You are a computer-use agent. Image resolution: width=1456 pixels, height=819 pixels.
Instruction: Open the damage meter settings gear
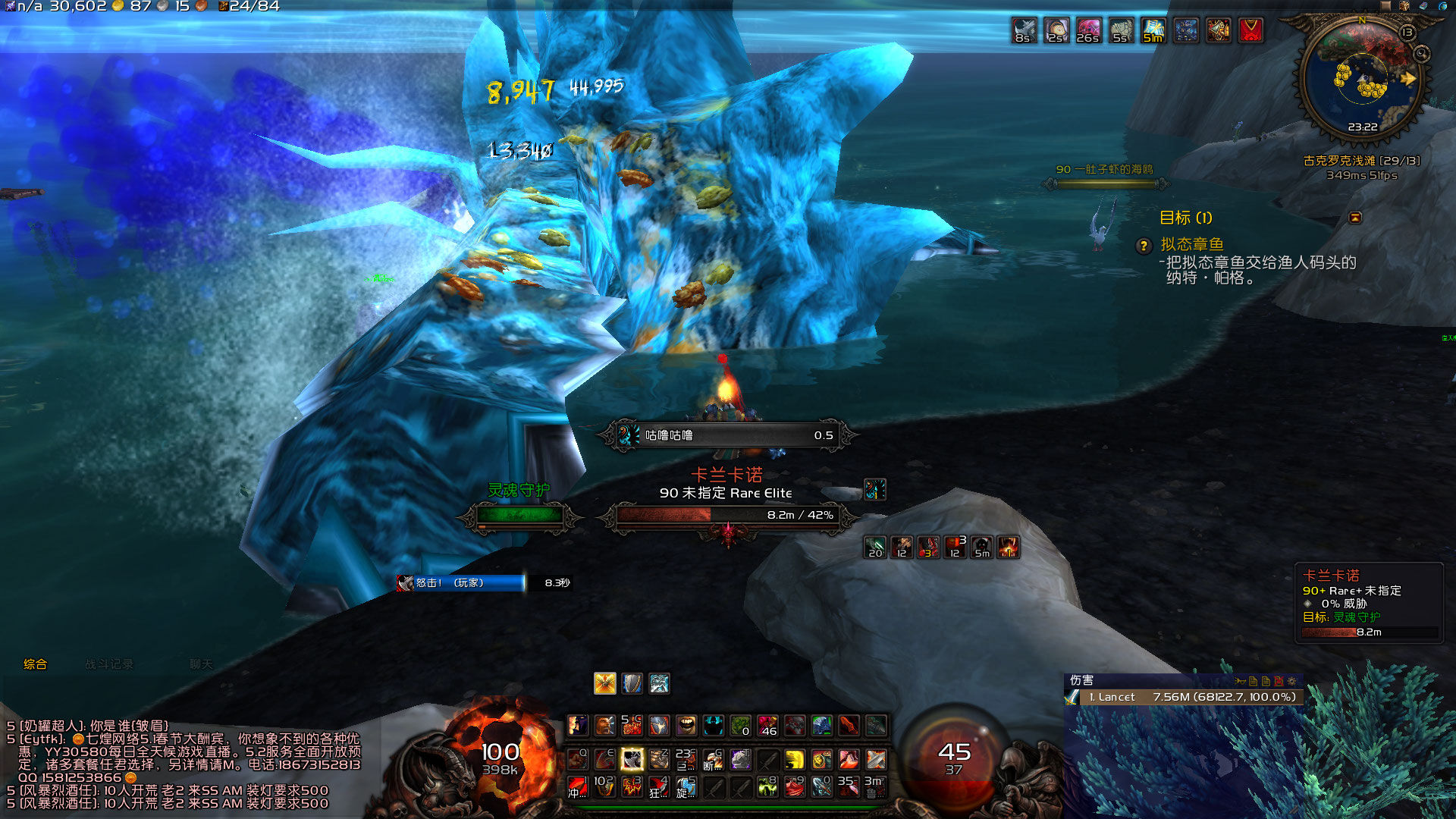click(1291, 681)
